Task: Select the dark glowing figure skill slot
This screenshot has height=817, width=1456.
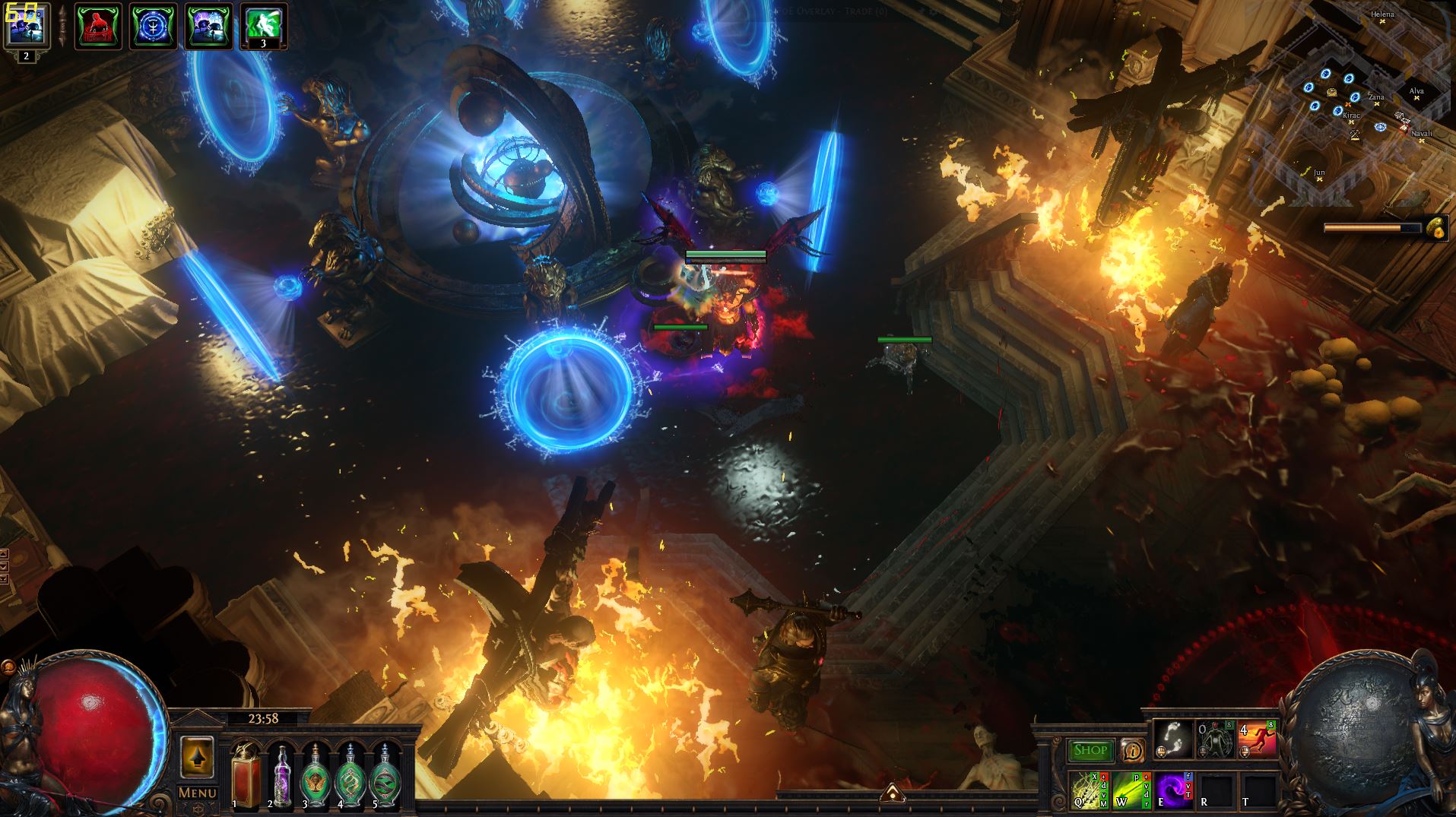Action: coord(1215,738)
